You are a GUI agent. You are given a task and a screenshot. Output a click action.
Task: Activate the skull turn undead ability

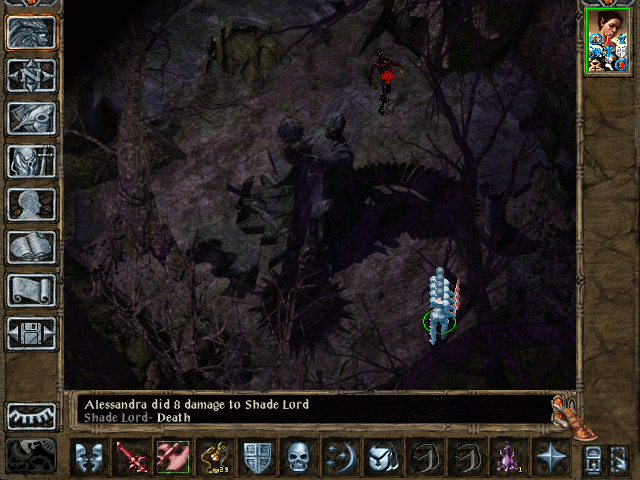pos(298,457)
